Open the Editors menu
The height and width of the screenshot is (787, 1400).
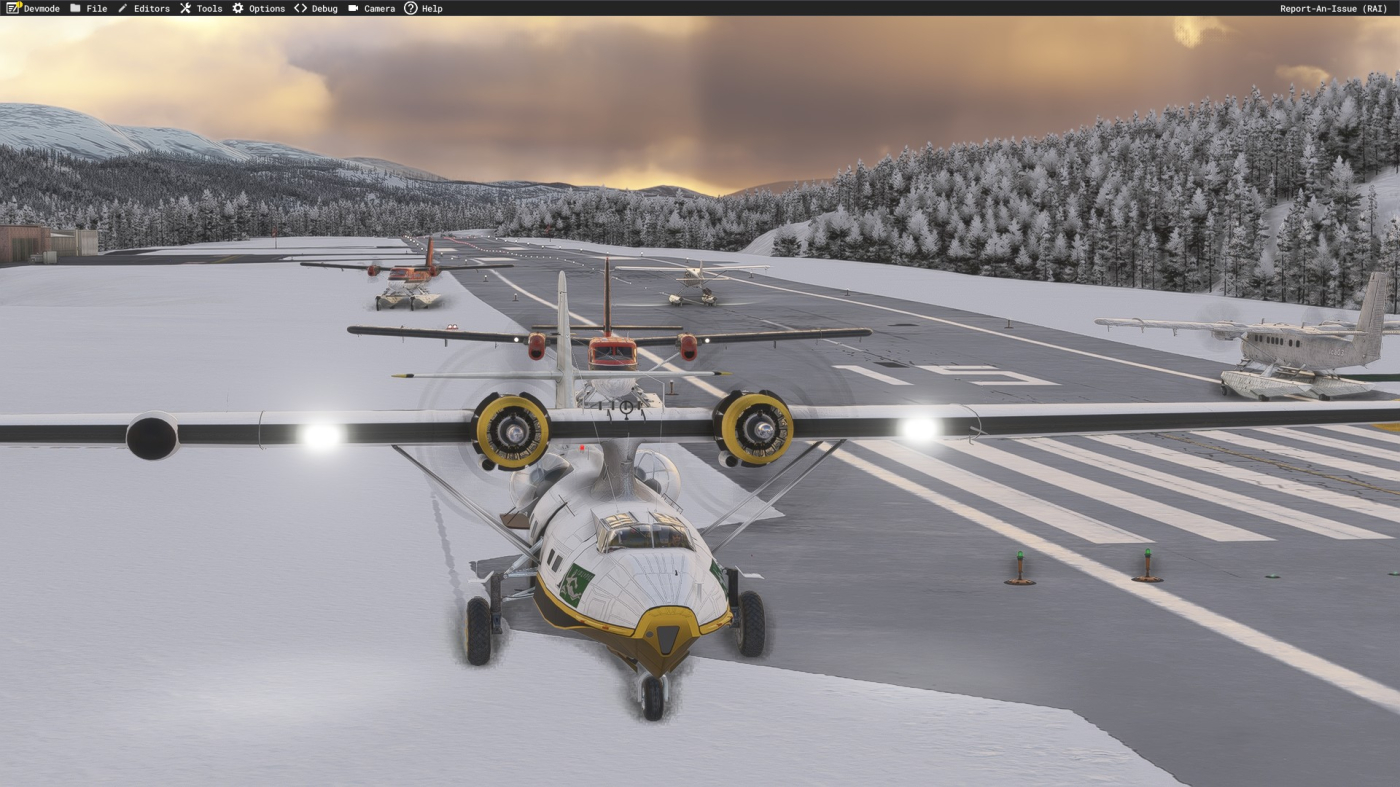[143, 8]
